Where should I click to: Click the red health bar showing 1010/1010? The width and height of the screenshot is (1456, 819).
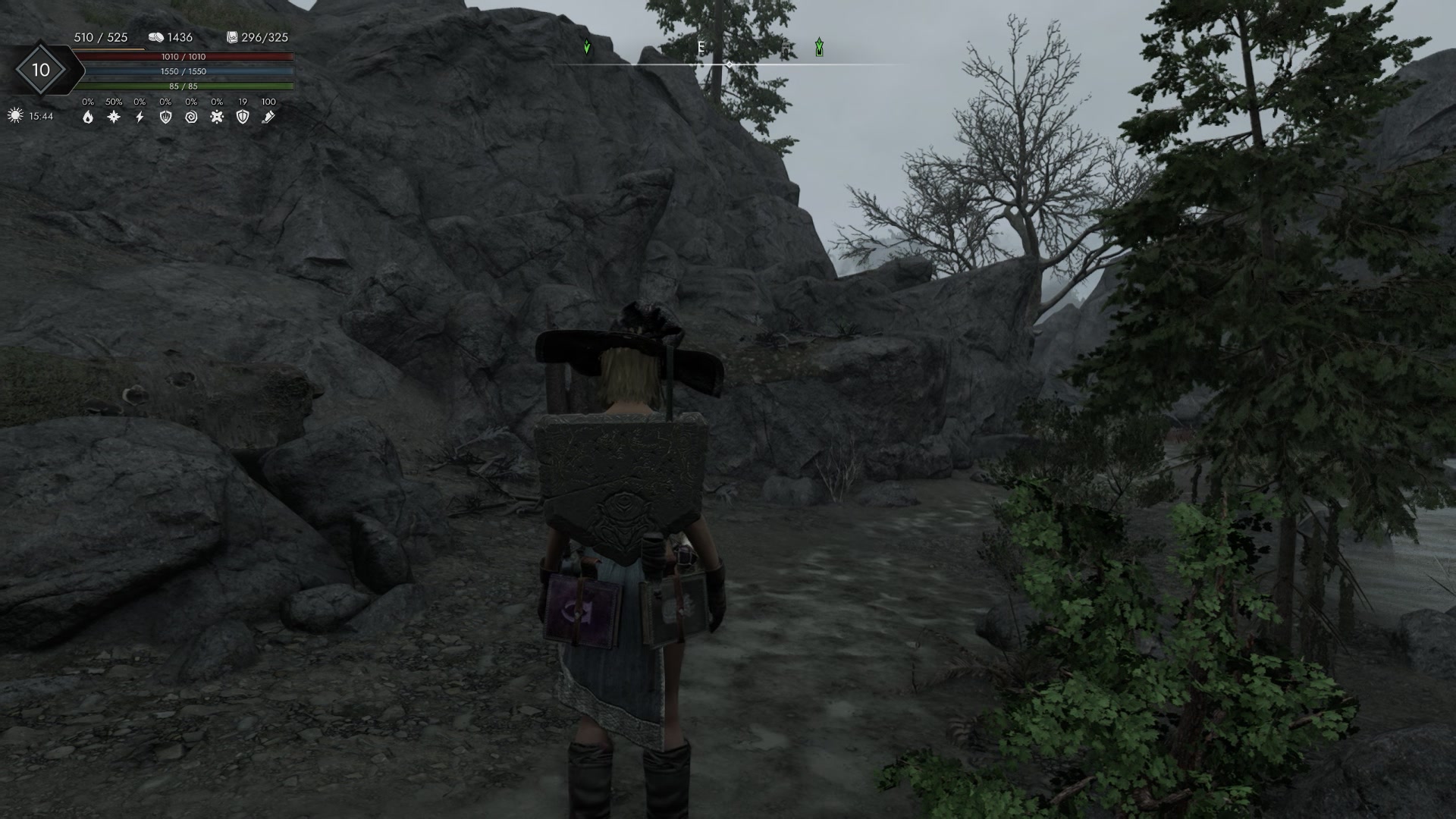pos(186,56)
